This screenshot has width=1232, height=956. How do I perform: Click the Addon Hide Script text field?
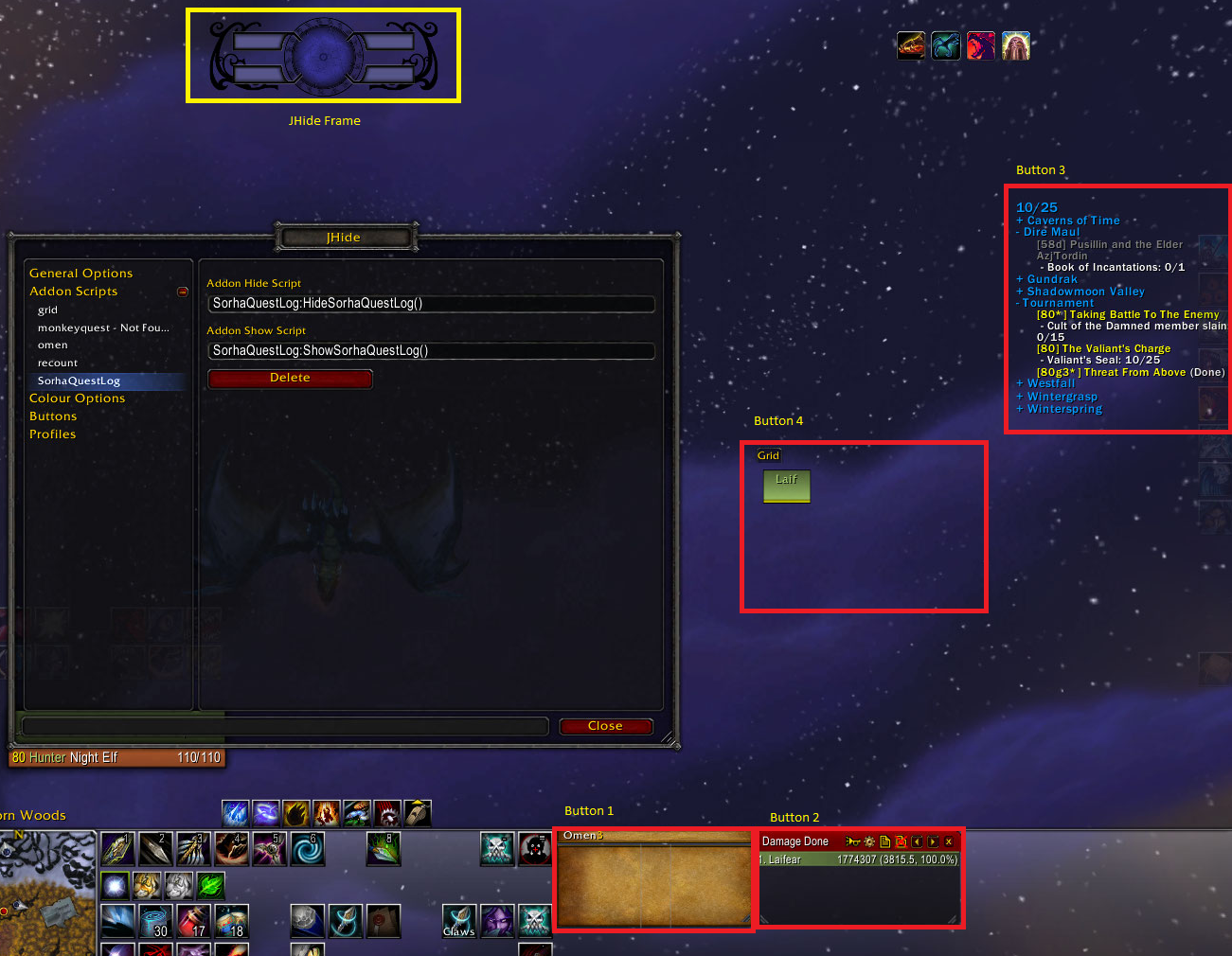[431, 304]
